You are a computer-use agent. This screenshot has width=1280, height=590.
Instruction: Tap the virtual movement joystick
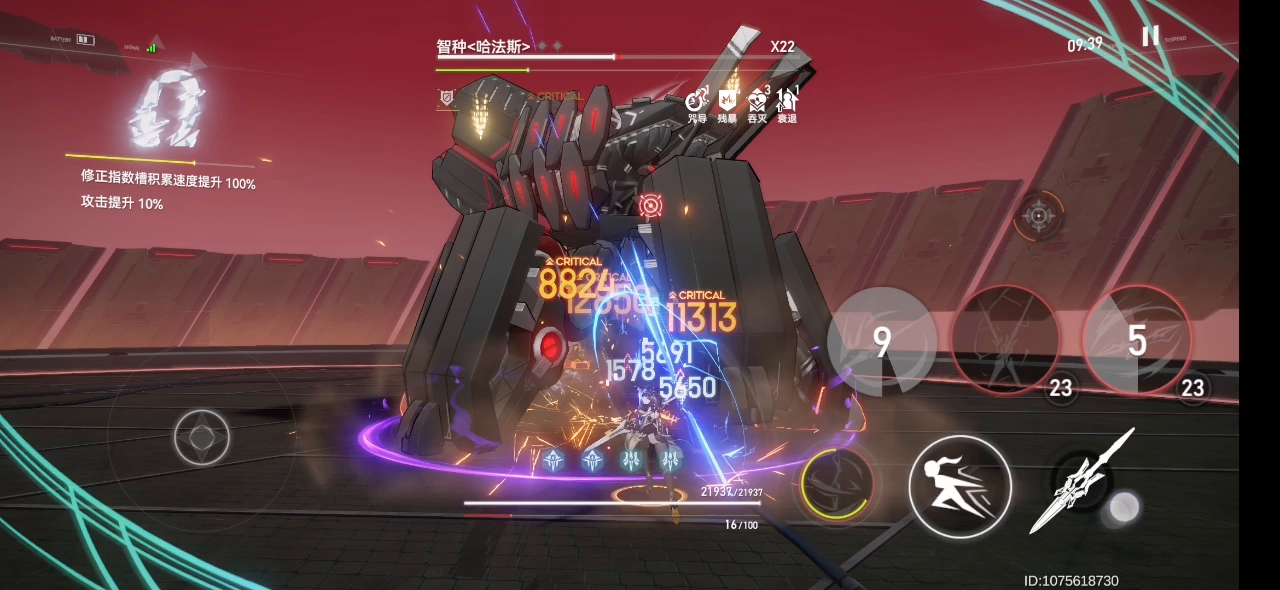[x=202, y=437]
